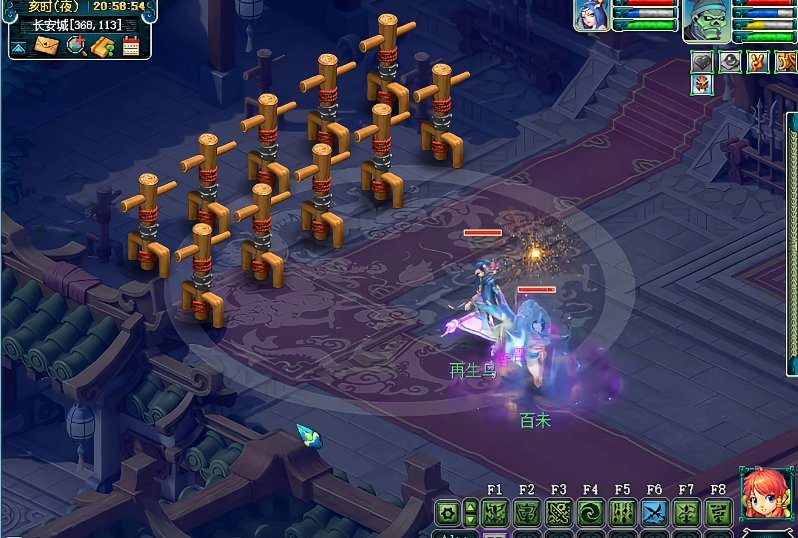Activate the blue crossed-blades skill in F6
The image size is (798, 538).
[654, 513]
